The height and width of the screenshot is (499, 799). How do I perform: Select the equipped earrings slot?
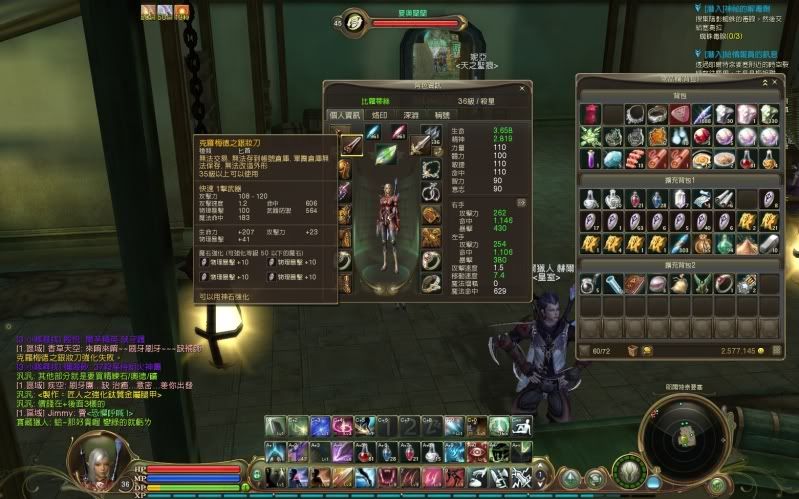433,190
